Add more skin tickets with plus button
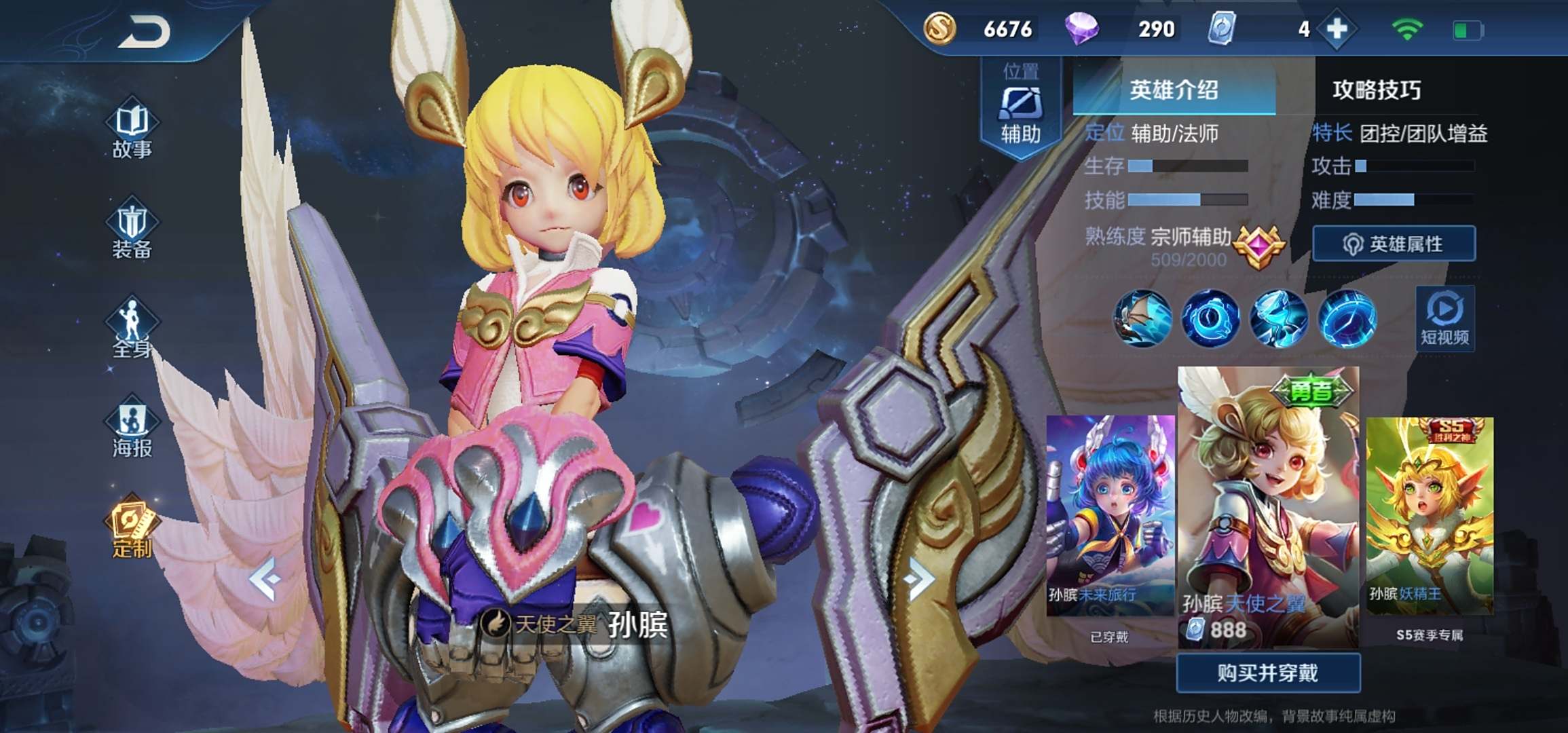The image size is (1568, 733). 1337,29
